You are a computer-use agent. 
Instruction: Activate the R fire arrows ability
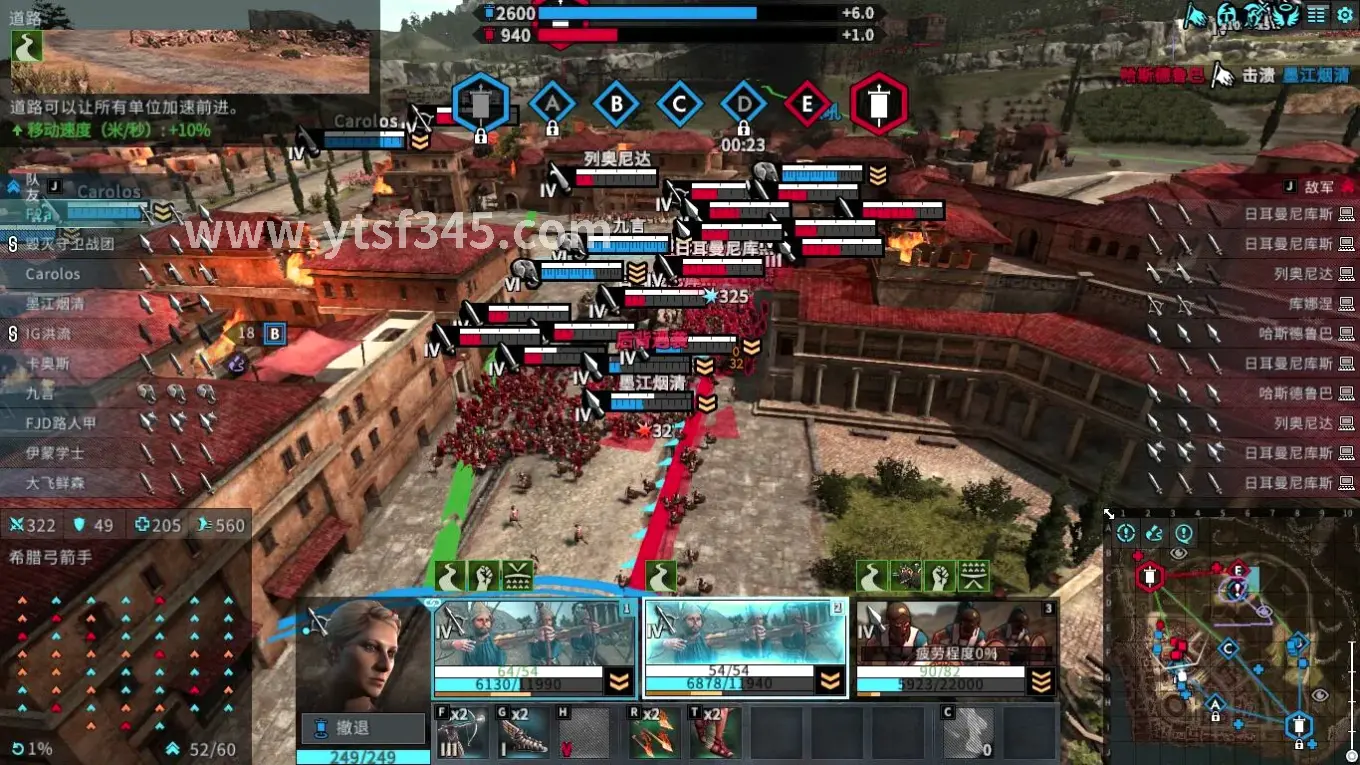[x=654, y=733]
